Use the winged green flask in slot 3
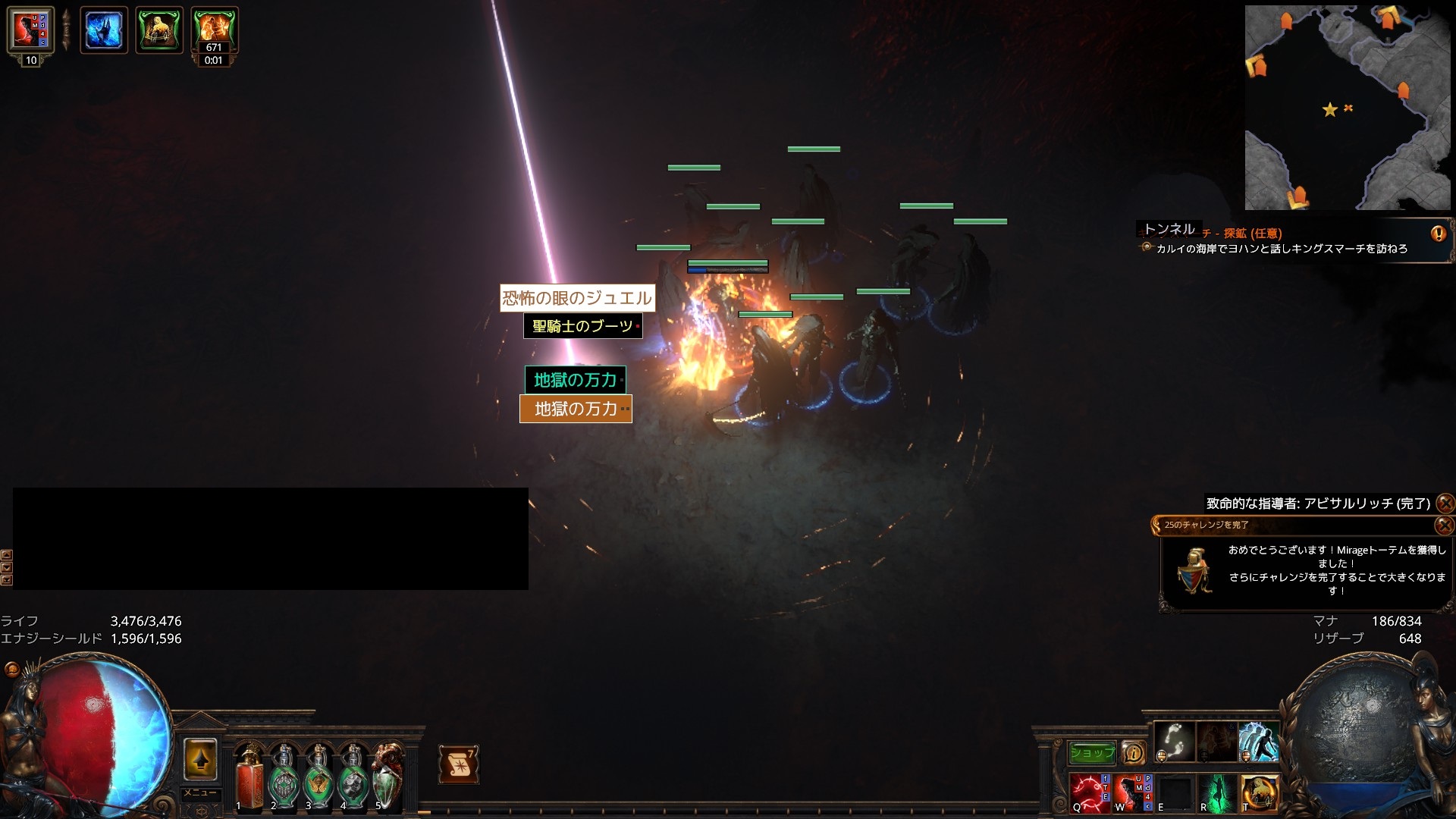Image resolution: width=1456 pixels, height=819 pixels. pyautogui.click(x=318, y=778)
